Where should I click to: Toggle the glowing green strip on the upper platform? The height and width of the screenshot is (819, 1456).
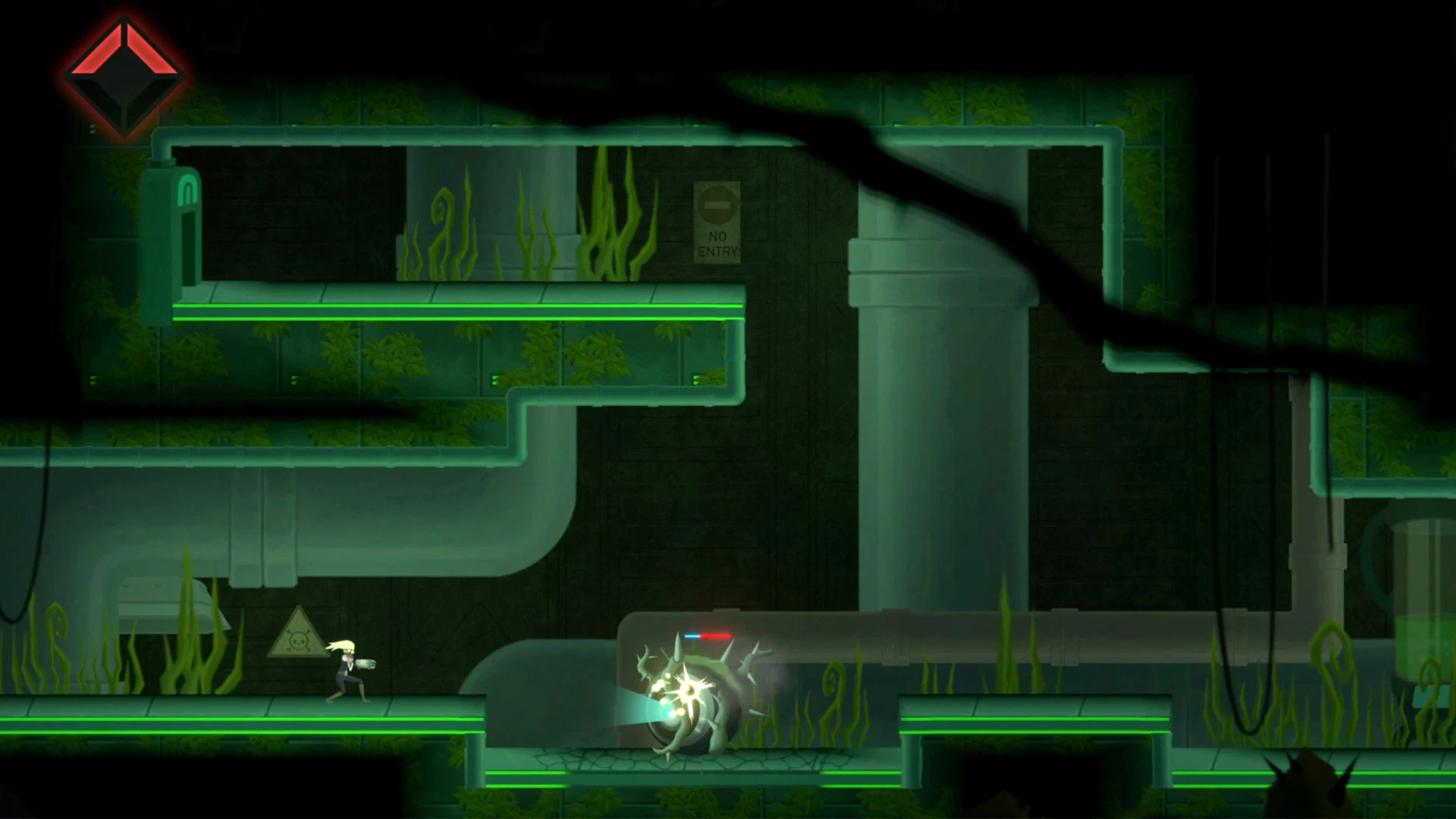click(455, 306)
